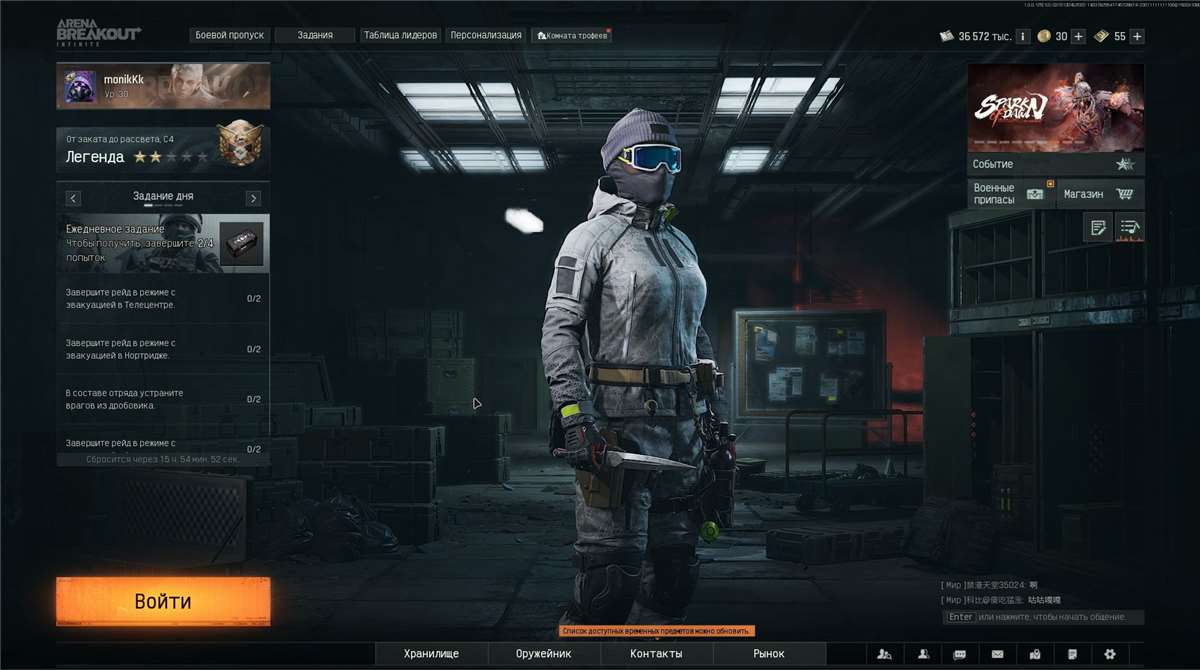The height and width of the screenshot is (670, 1200).
Task: Show the Таблица лидеров leaderboard
Action: 400,35
